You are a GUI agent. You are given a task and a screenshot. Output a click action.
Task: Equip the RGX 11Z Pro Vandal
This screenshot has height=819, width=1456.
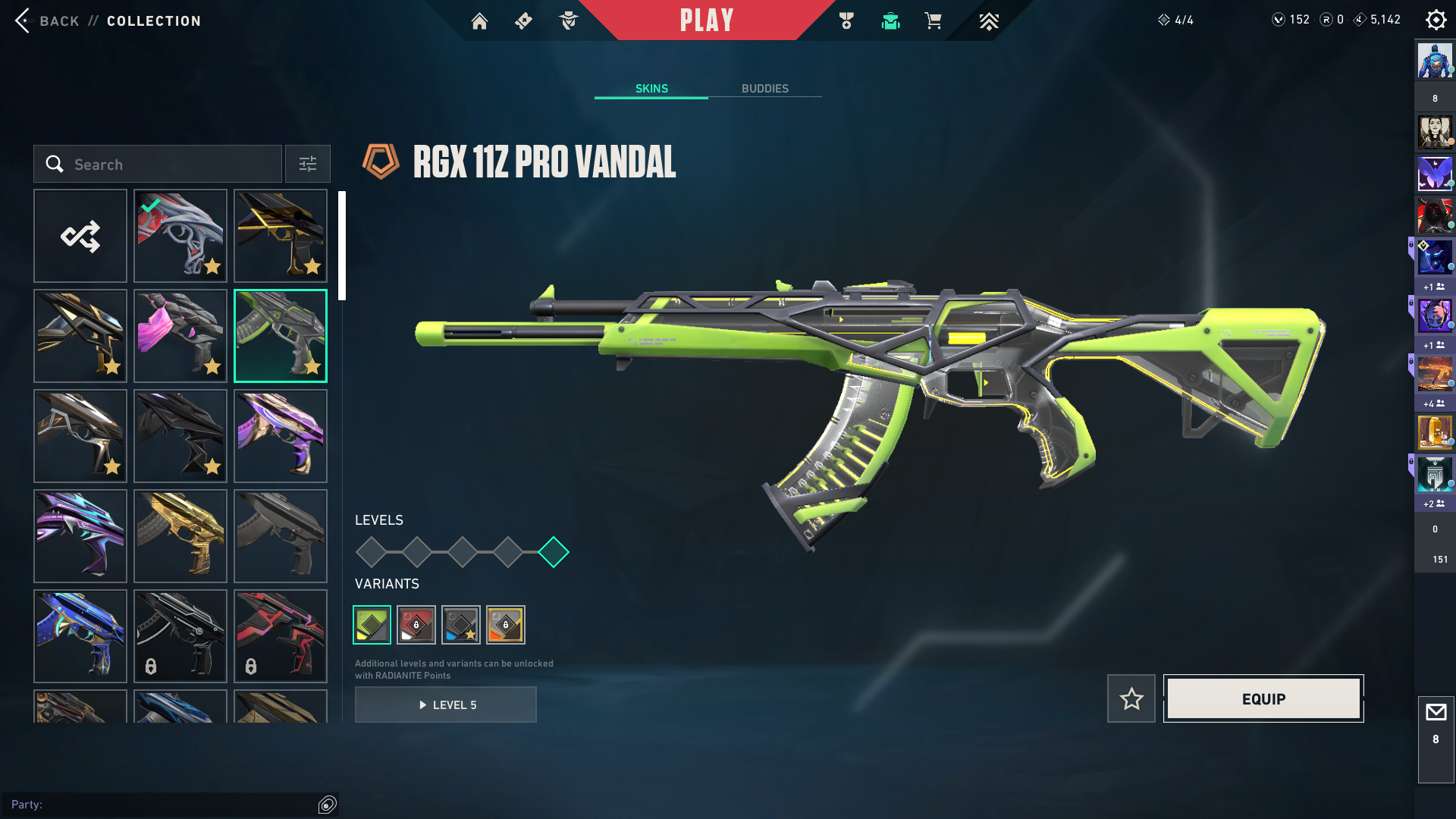tap(1263, 698)
